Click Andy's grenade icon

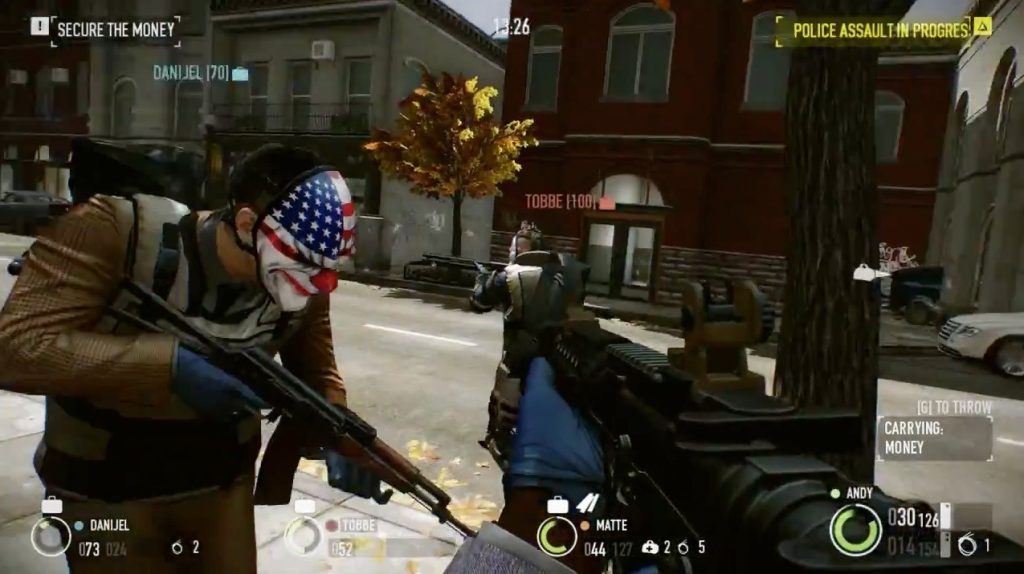click(967, 545)
